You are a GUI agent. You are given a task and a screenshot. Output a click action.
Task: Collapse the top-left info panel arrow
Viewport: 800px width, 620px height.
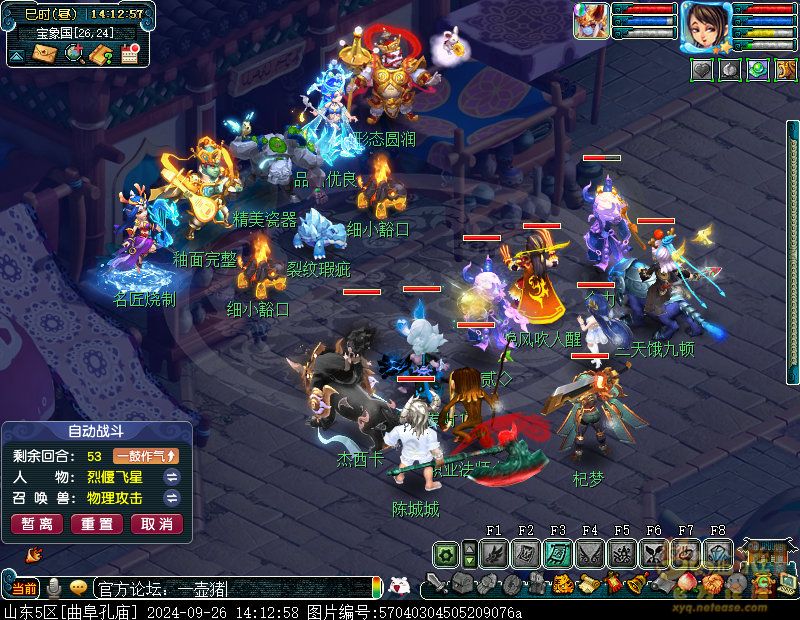click(x=17, y=56)
